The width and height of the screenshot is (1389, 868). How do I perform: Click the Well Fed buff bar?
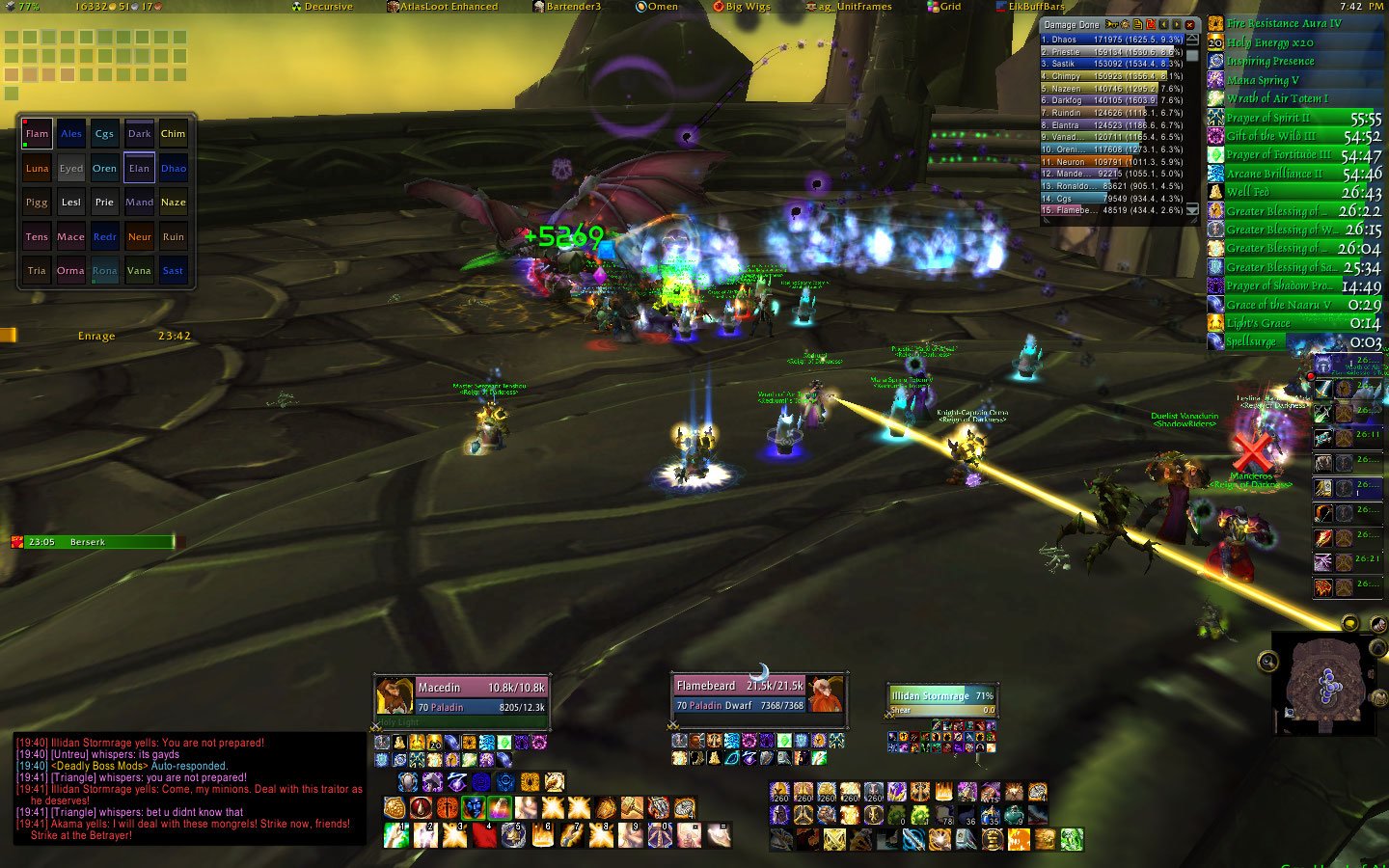(1294, 193)
